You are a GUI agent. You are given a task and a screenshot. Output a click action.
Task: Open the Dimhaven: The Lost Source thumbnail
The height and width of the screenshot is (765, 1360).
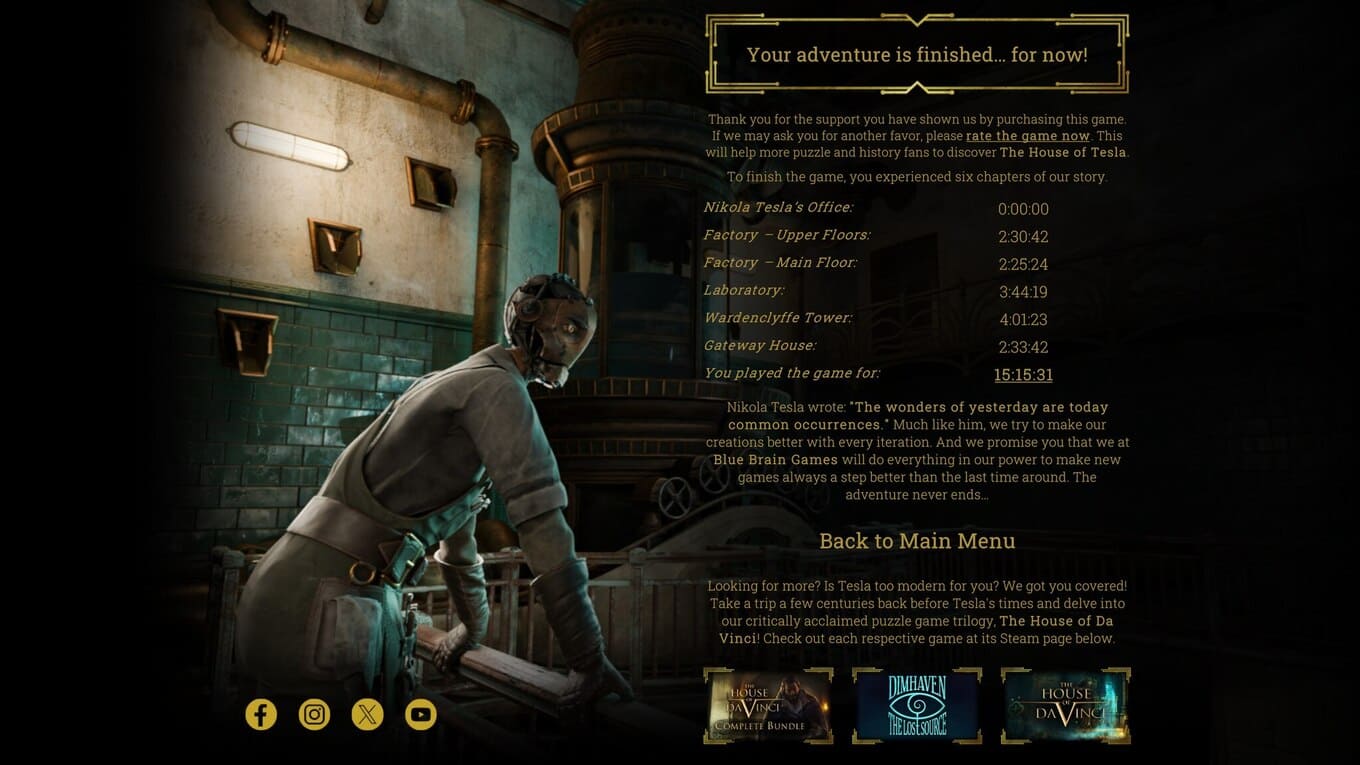point(917,706)
